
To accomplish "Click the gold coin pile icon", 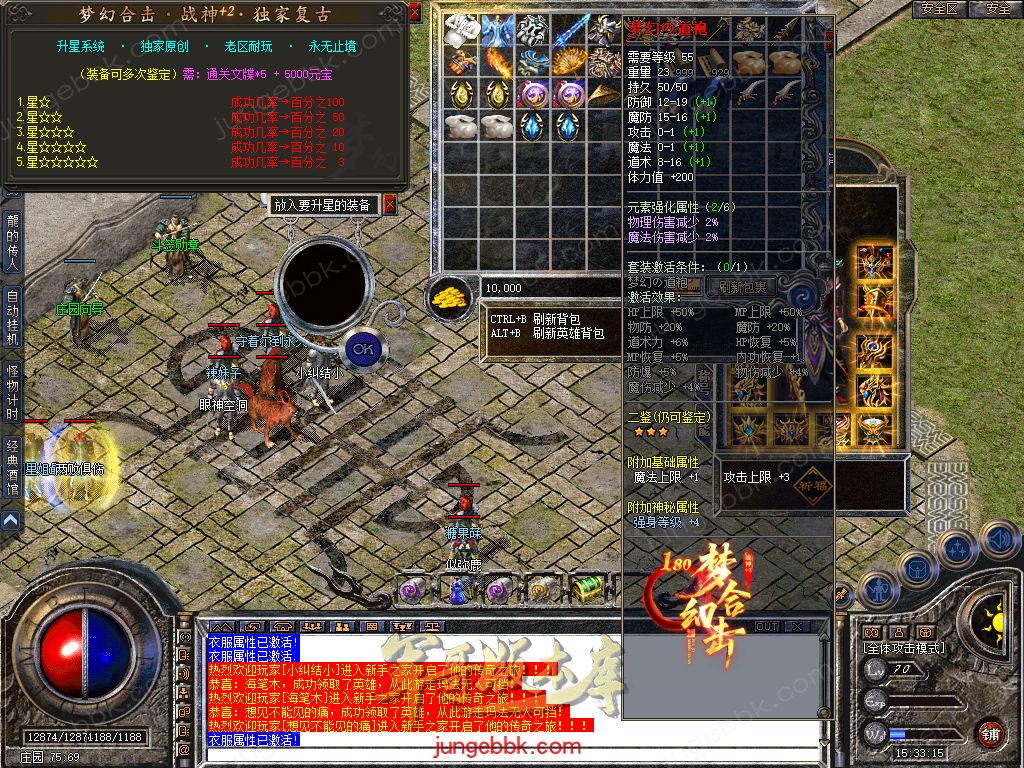I will (451, 296).
